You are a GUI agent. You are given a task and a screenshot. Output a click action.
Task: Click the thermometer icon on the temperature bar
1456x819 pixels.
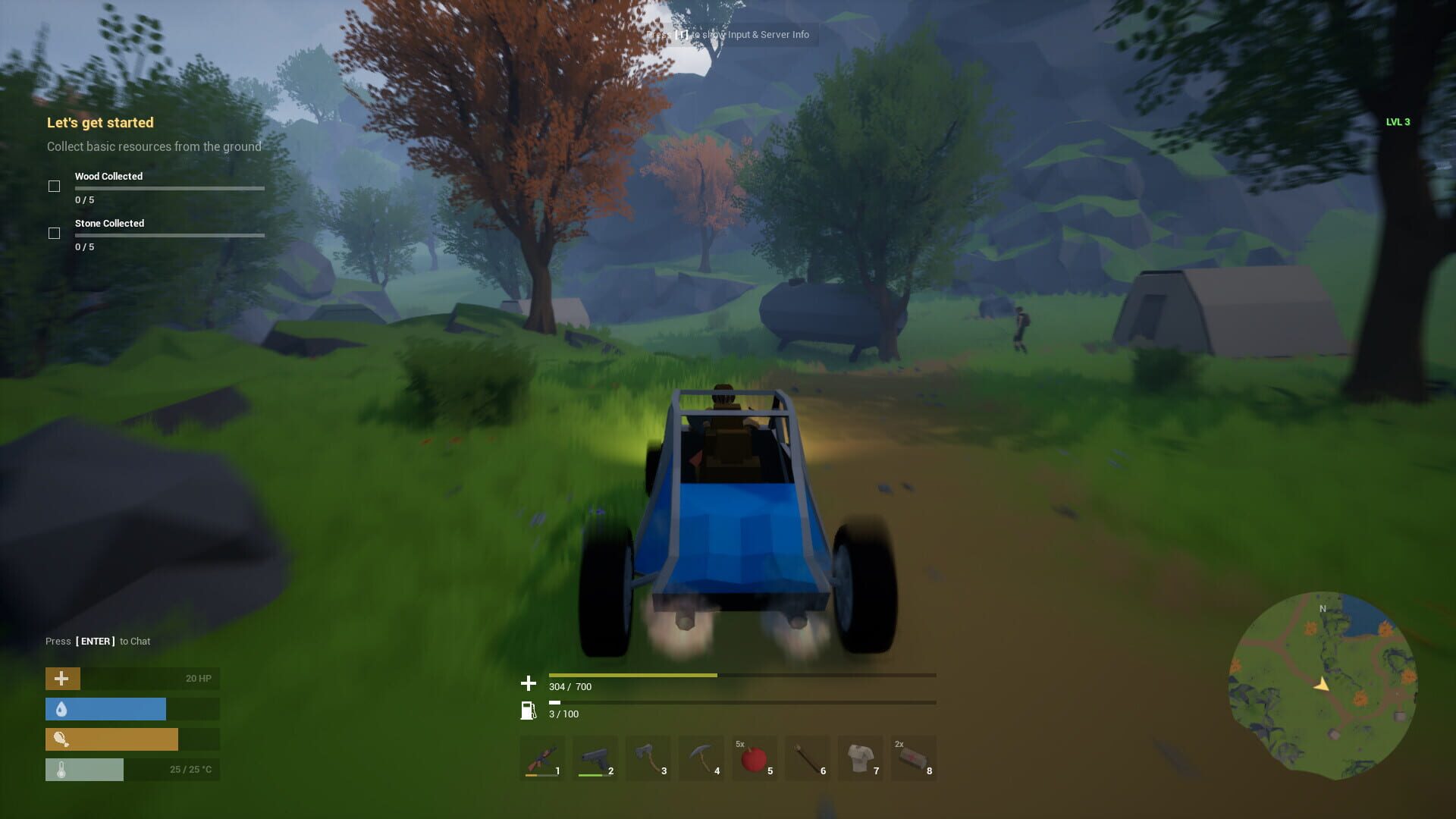pos(62,769)
